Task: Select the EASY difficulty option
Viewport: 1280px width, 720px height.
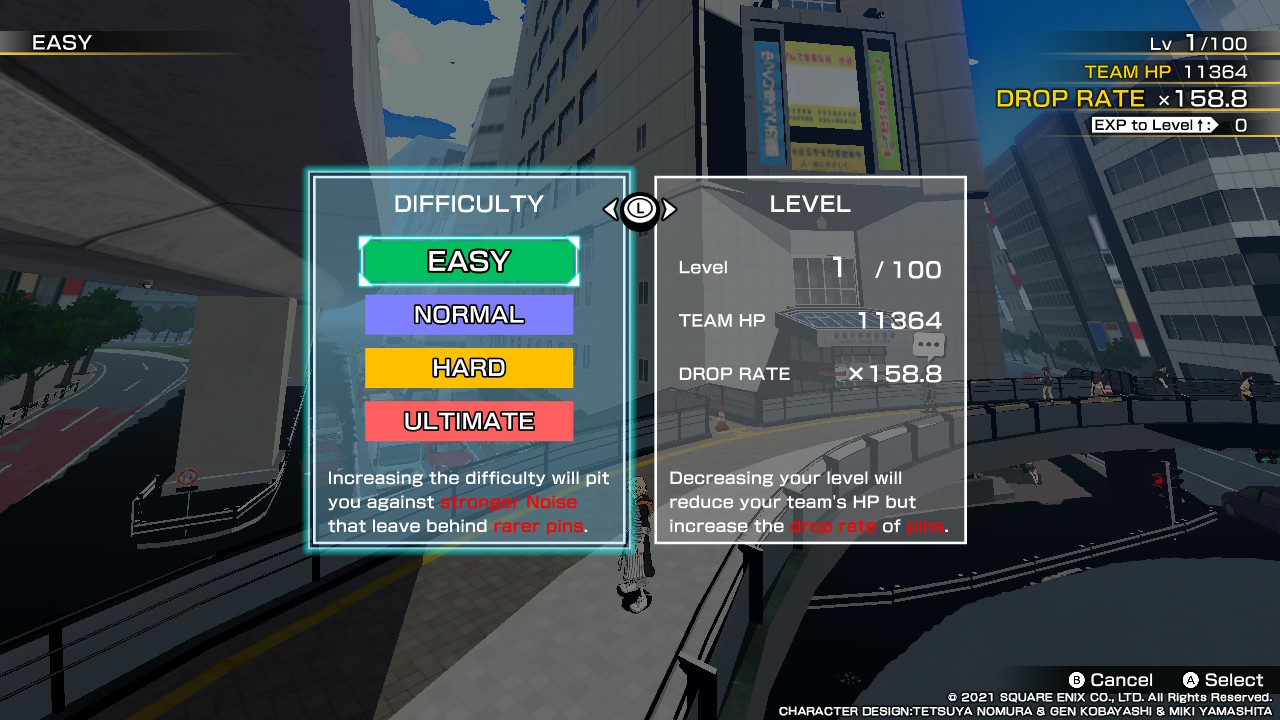Action: point(468,261)
